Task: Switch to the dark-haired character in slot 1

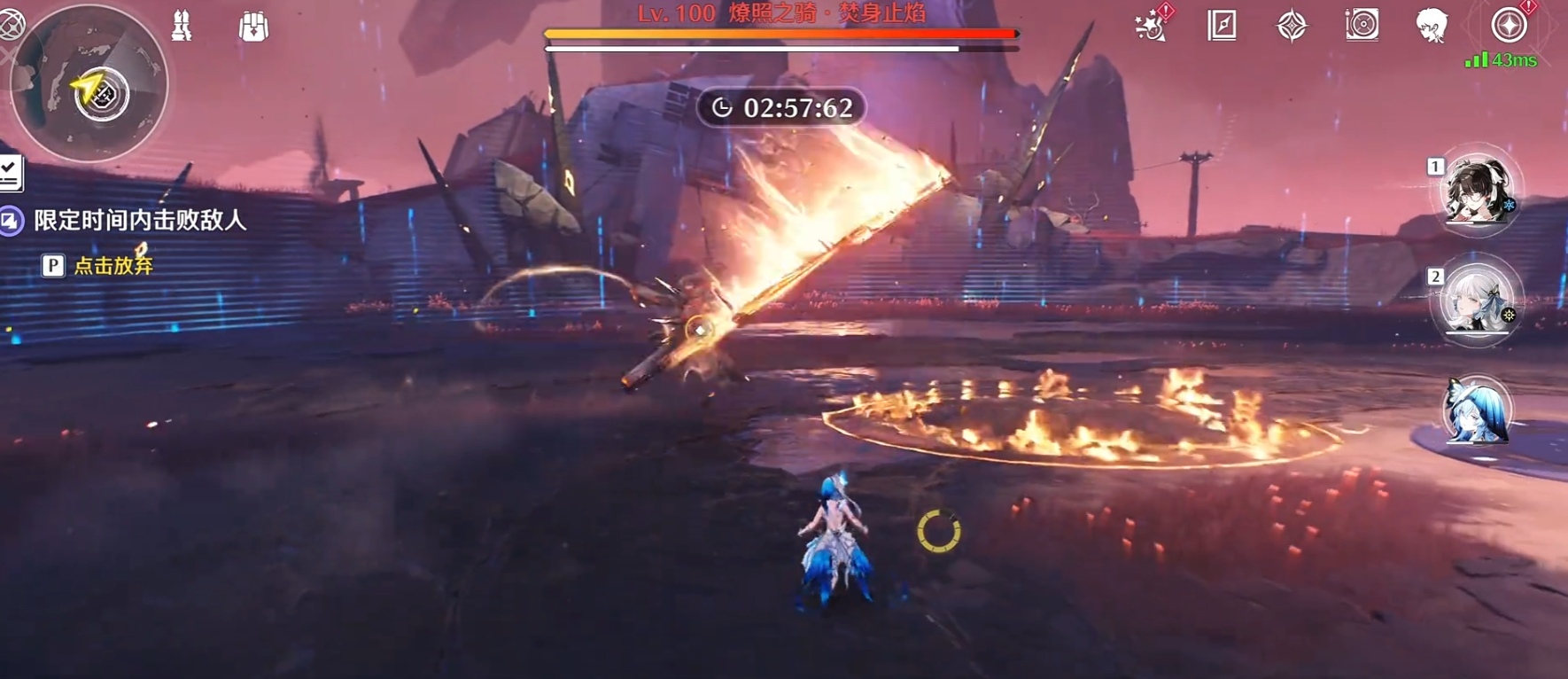Action: 1475,191
